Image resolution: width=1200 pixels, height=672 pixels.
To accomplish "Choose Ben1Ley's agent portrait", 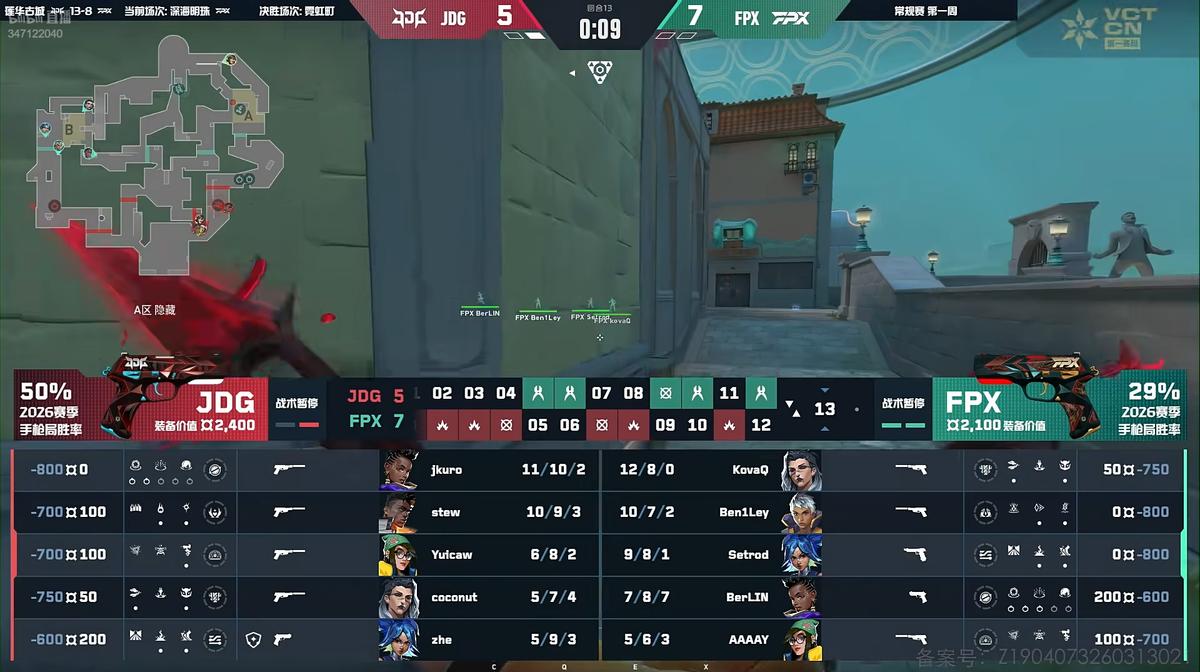I will pos(802,512).
